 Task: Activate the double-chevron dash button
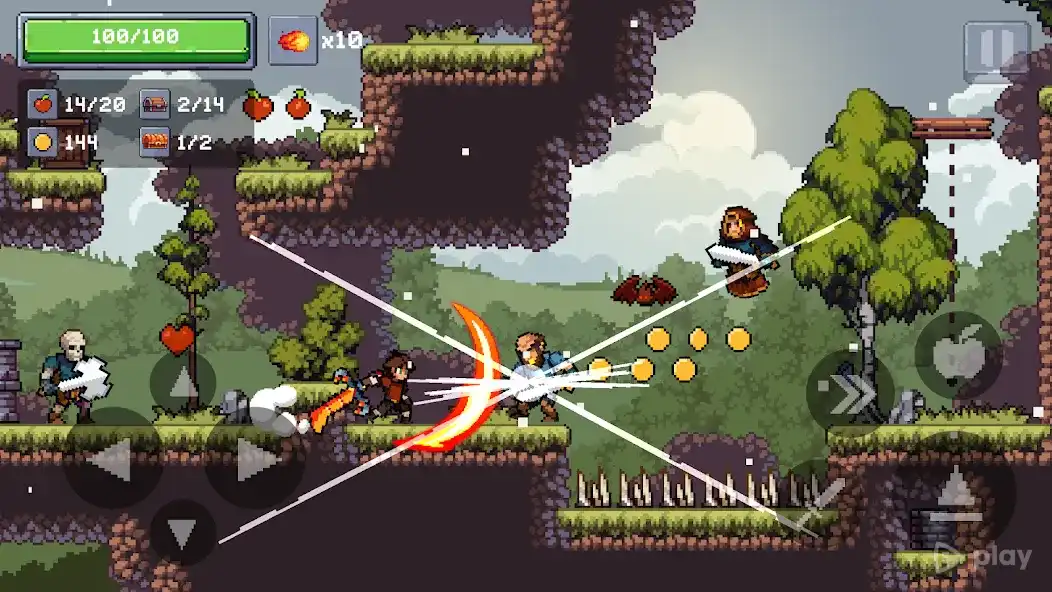coord(850,392)
